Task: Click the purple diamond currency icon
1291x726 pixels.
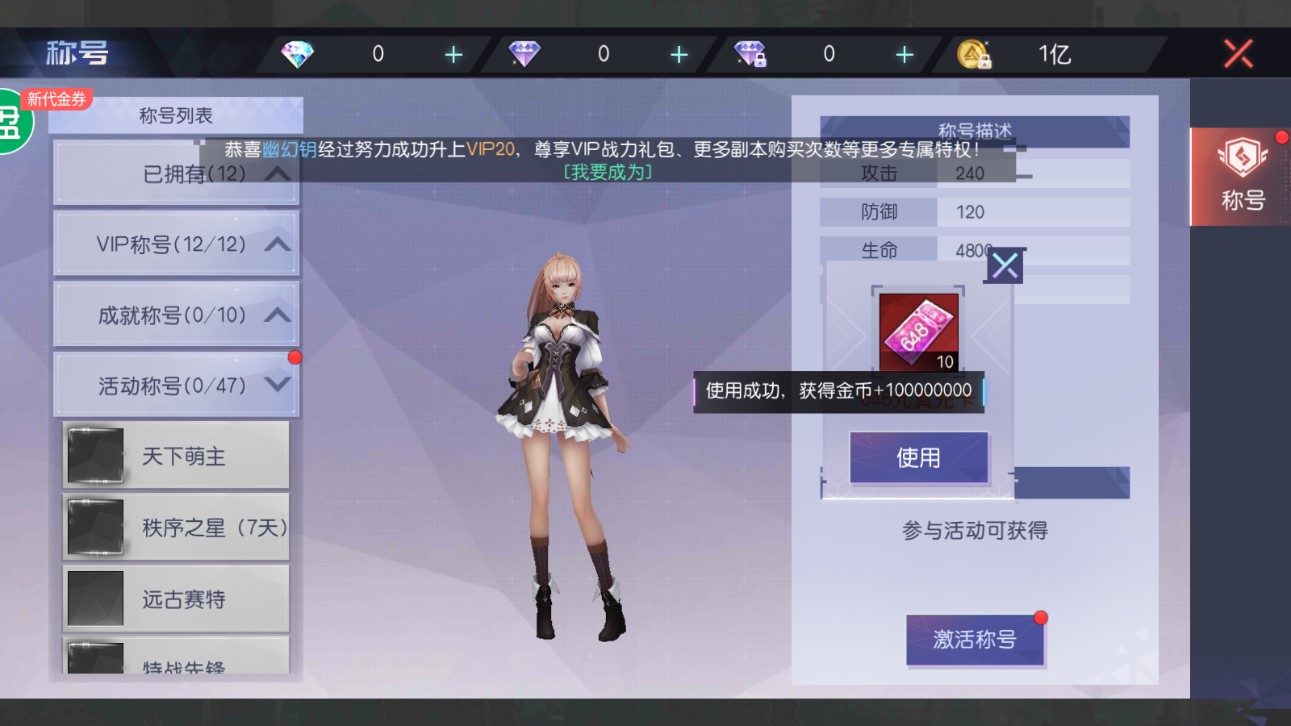Action: pos(523,54)
